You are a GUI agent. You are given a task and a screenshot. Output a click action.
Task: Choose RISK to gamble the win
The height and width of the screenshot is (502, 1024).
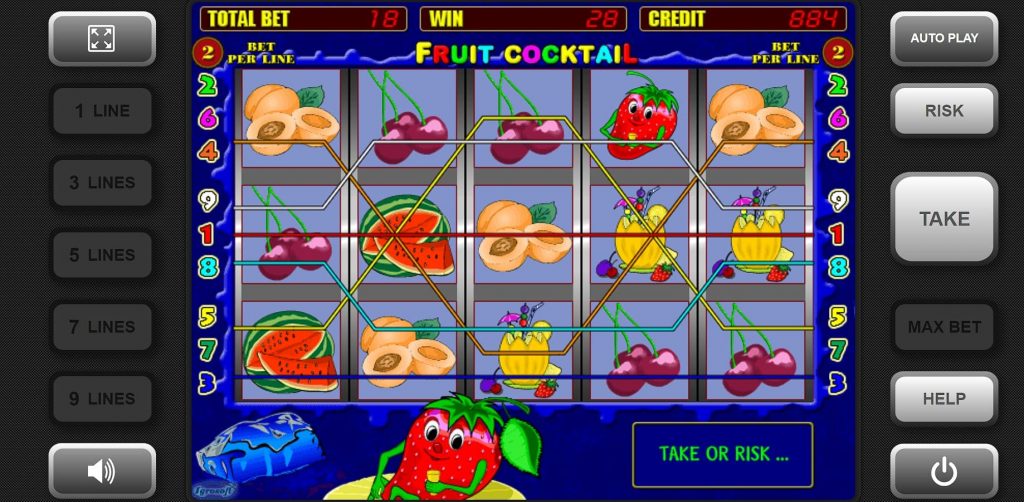944,111
